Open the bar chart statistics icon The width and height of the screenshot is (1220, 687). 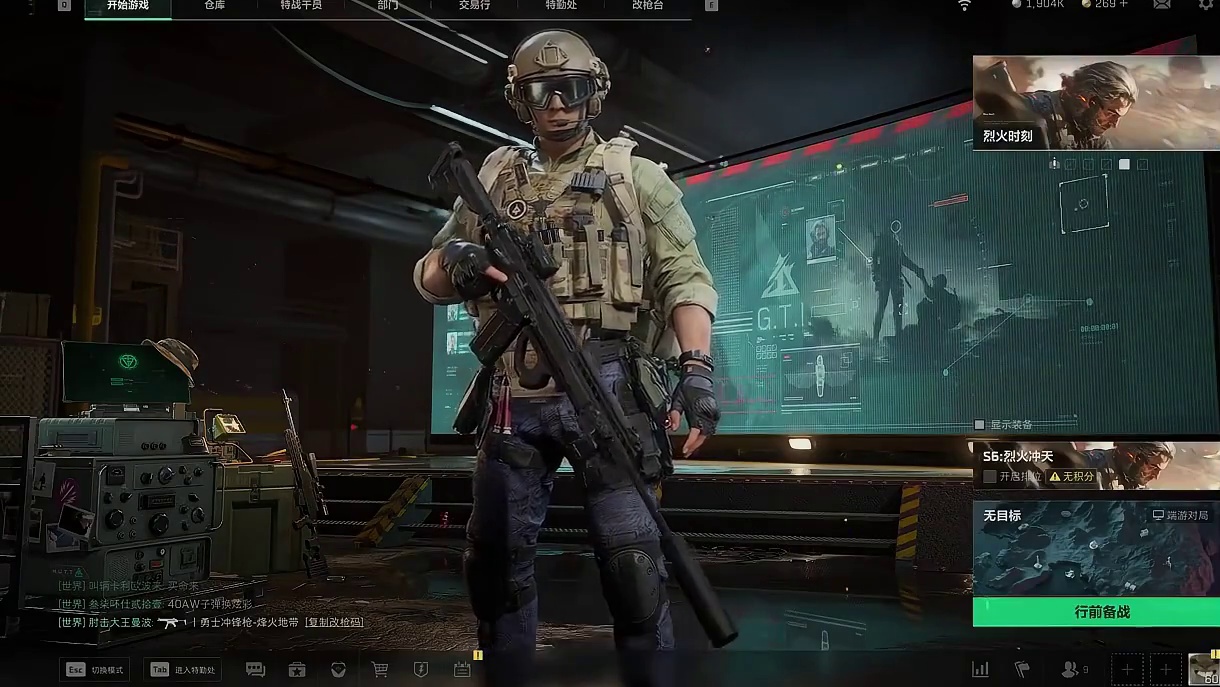coord(981,669)
